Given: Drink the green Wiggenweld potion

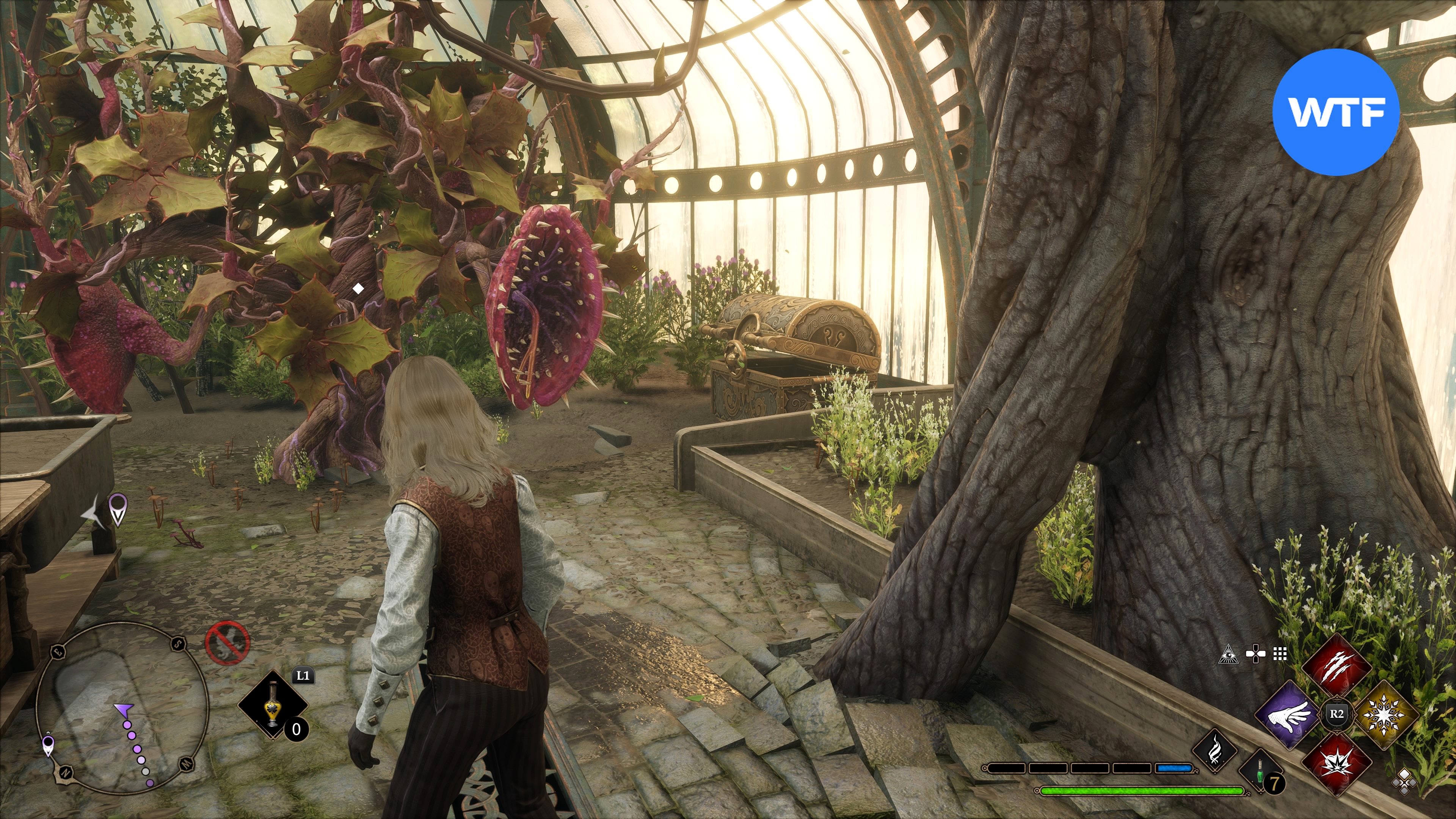Looking at the screenshot, I should [1260, 772].
